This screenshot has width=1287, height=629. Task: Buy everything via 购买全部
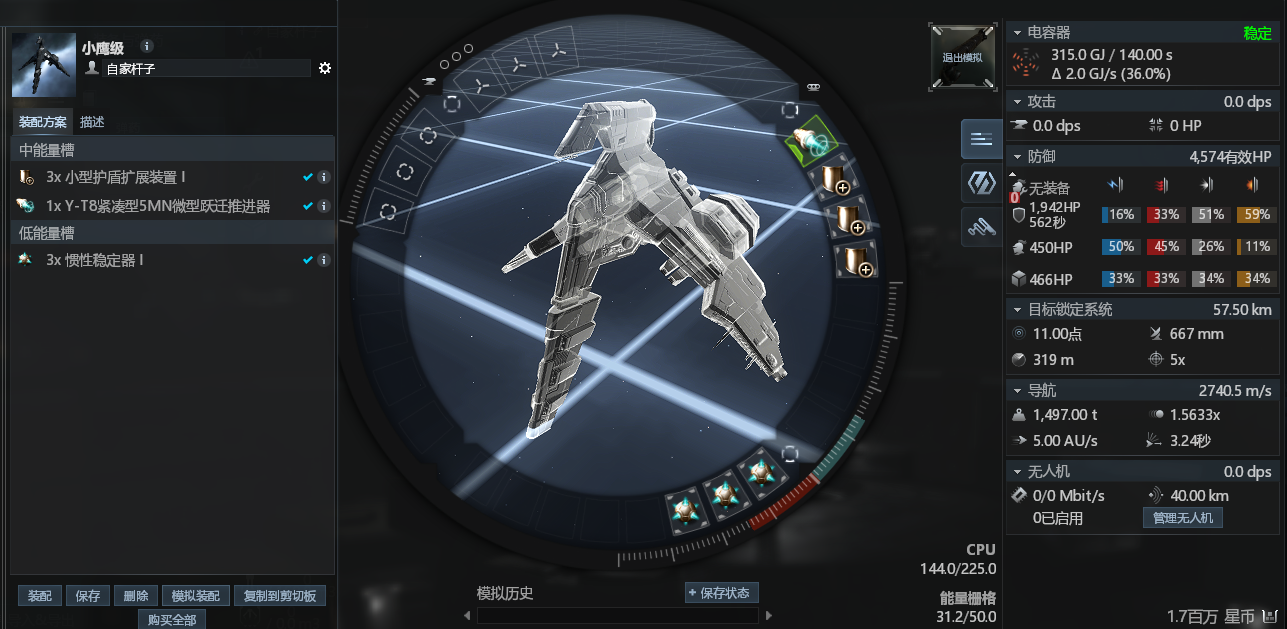click(172, 619)
